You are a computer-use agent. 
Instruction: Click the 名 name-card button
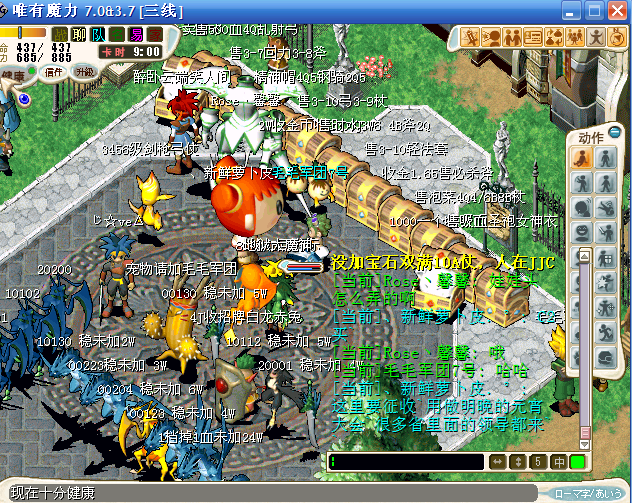[x=117, y=33]
